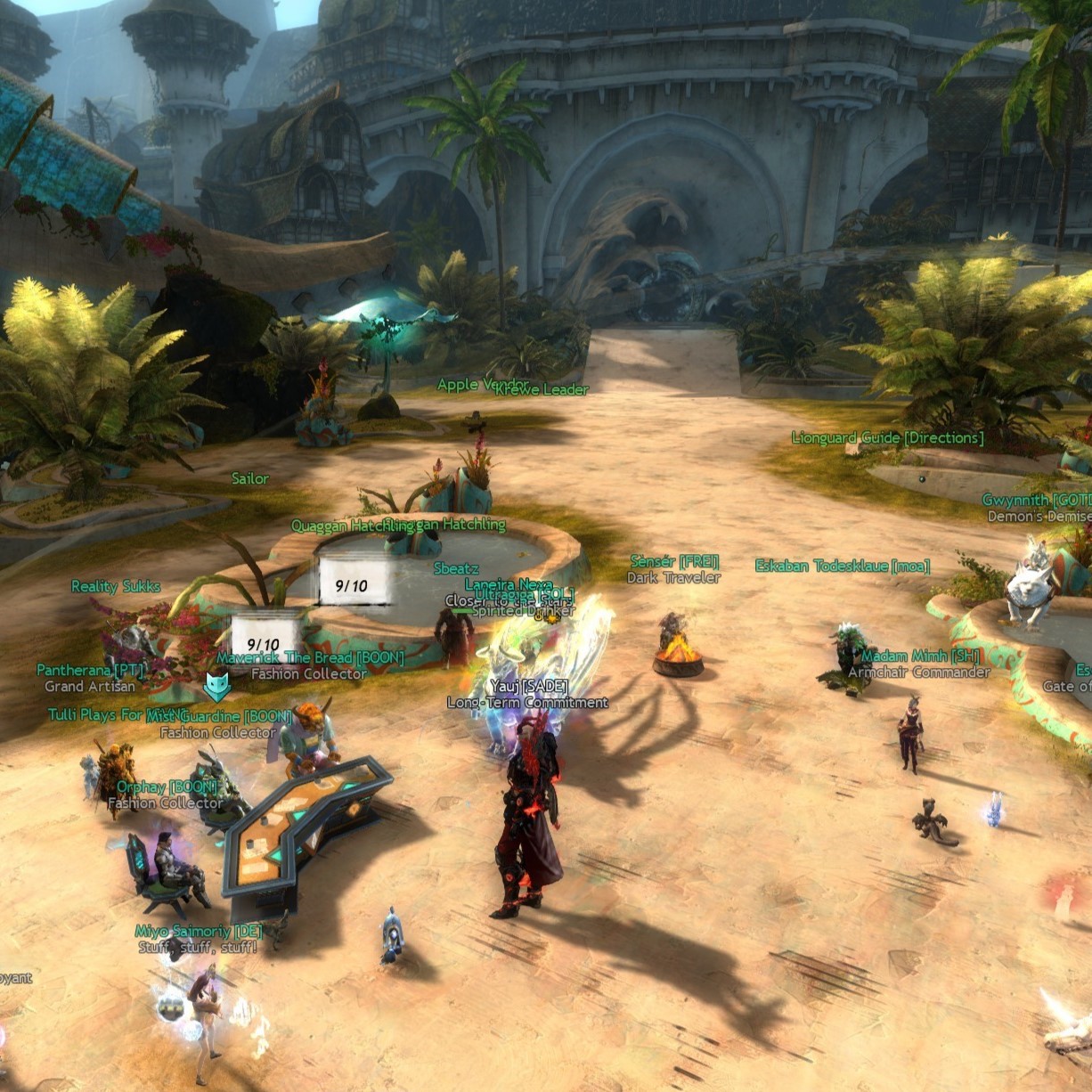Image resolution: width=1092 pixels, height=1092 pixels.
Task: Click the Reality Sukks player nameplate
Action: coord(116,586)
